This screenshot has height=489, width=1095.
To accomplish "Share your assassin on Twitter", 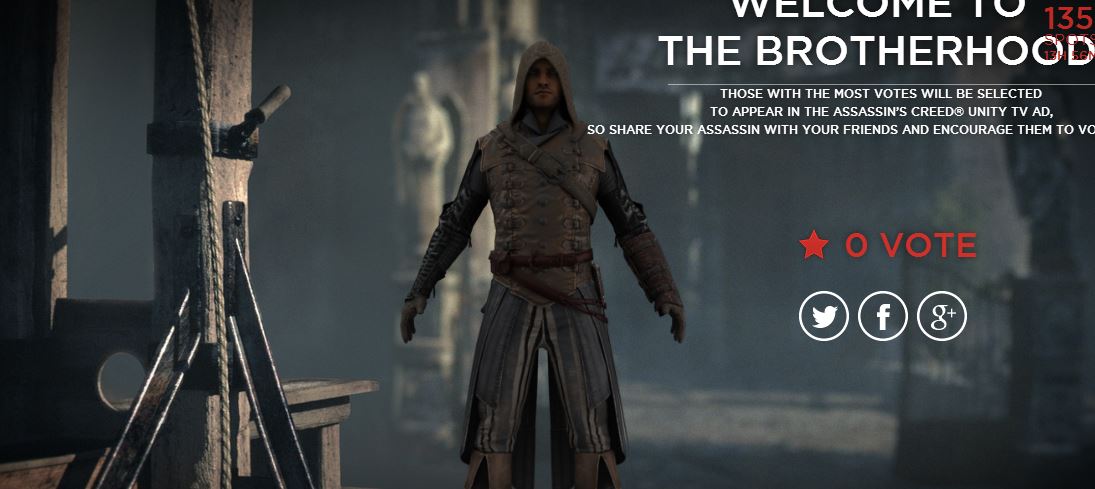I will pos(823,317).
